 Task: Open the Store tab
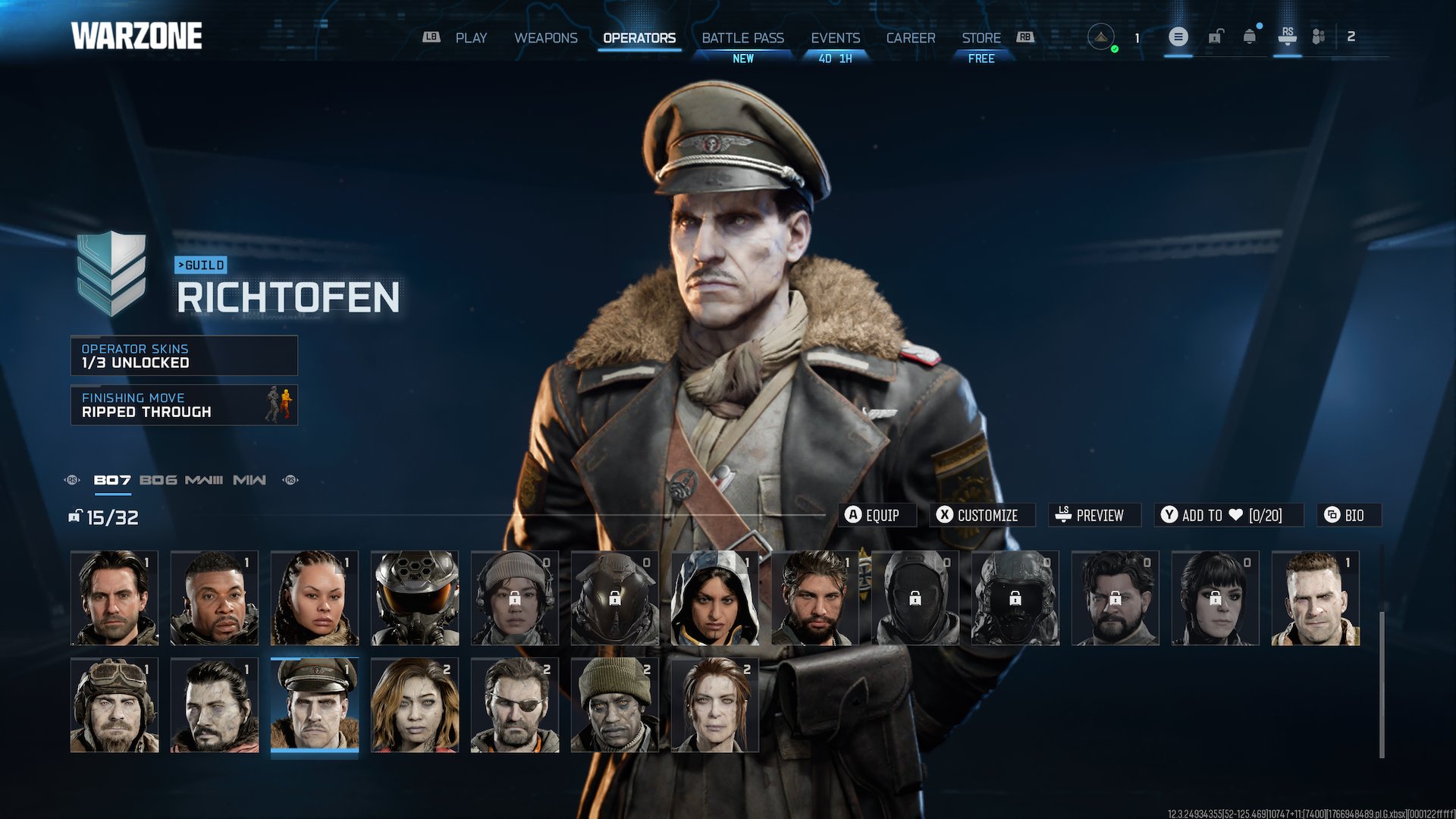point(981,38)
